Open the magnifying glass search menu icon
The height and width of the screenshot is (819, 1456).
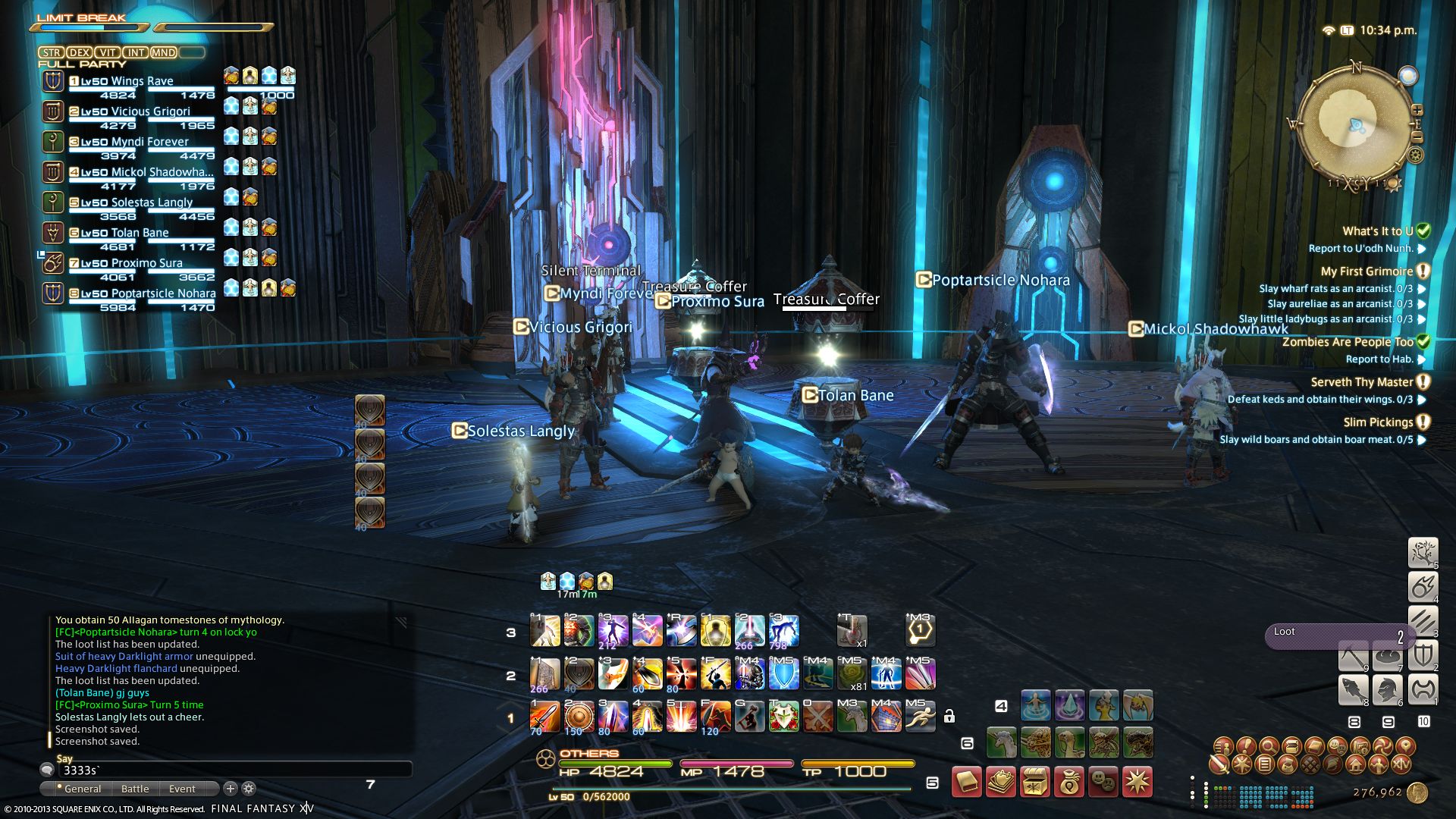pos(1269,746)
